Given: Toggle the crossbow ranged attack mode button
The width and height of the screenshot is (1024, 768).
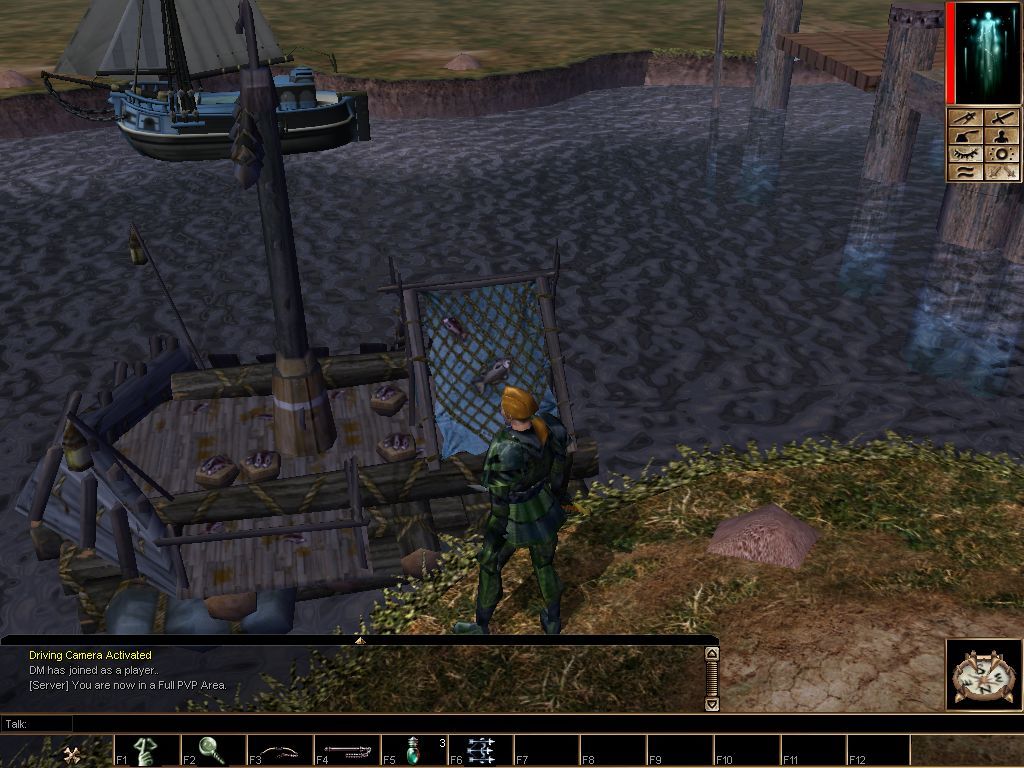Looking at the screenshot, I should tap(966, 118).
